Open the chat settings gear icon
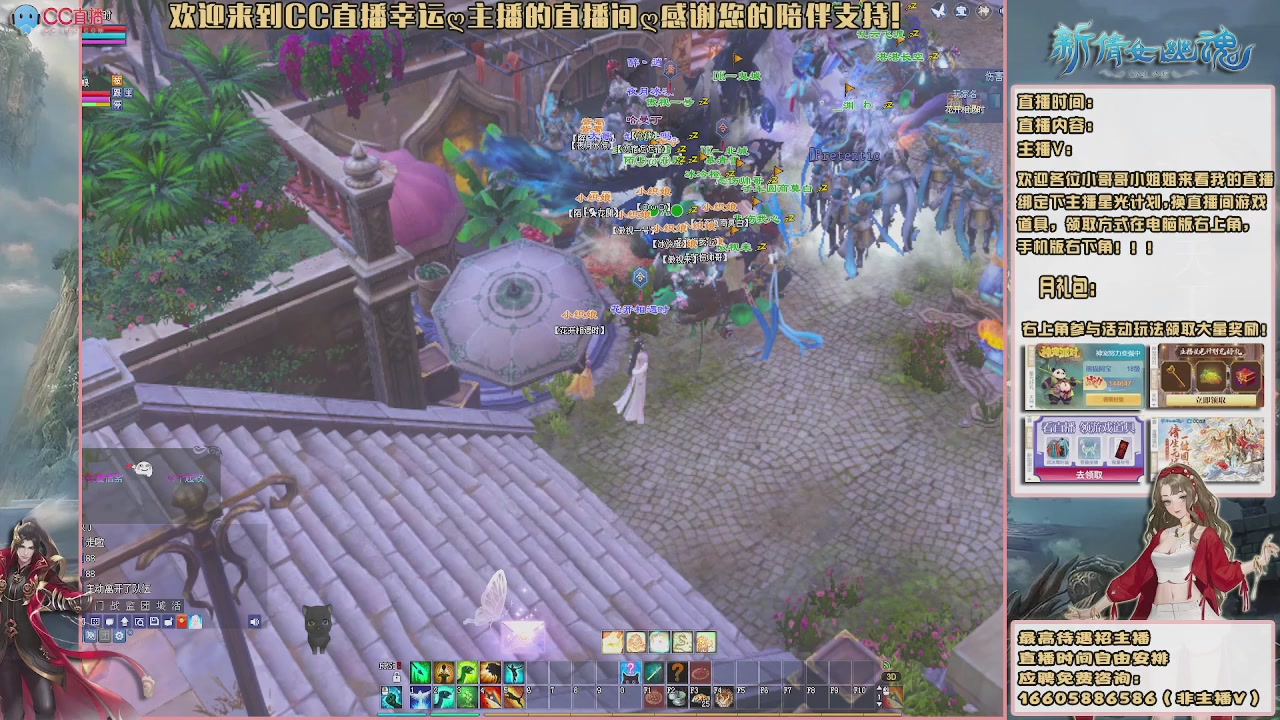The height and width of the screenshot is (720, 1280). click(x=118, y=637)
